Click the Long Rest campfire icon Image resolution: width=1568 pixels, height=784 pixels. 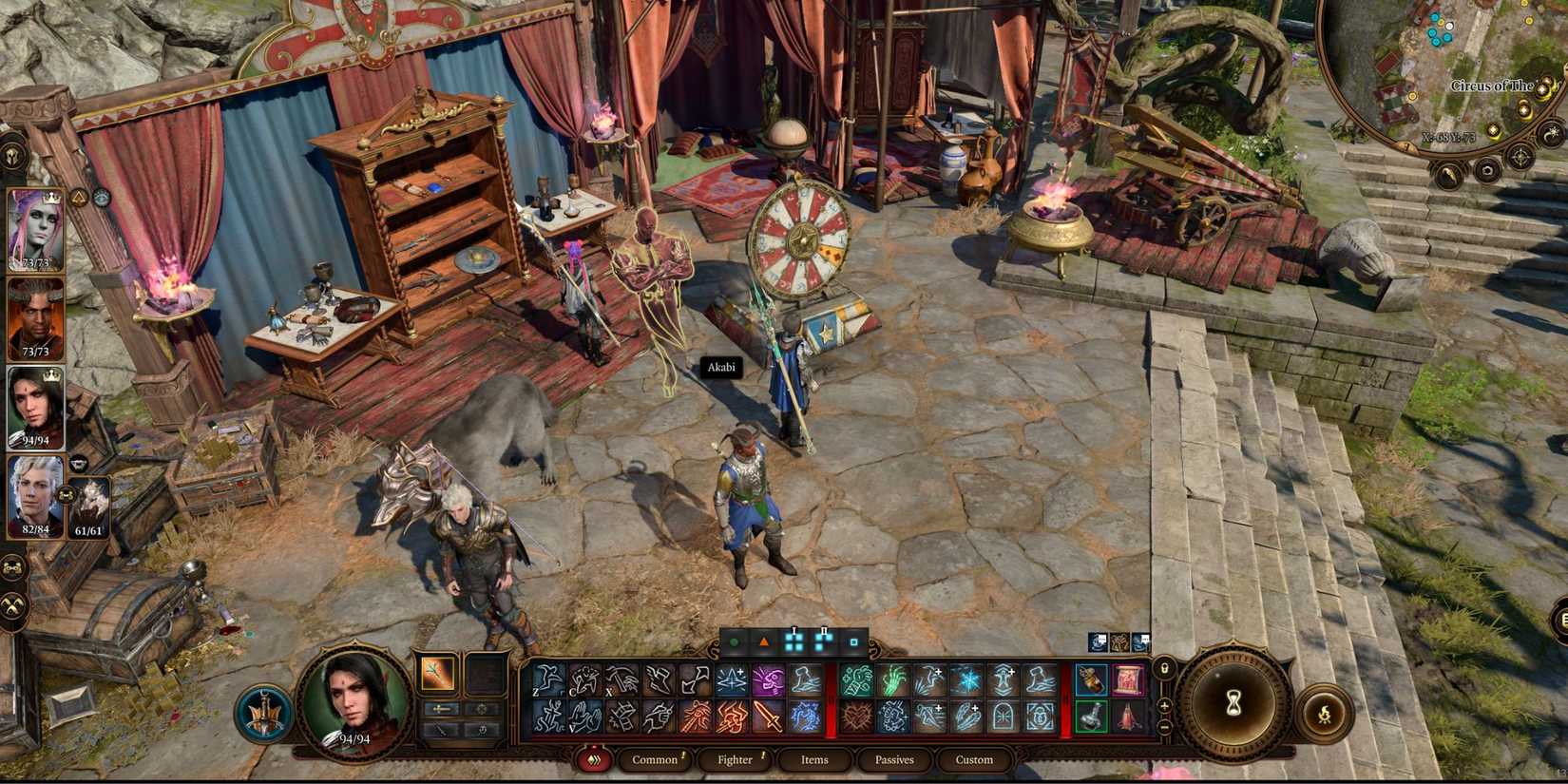point(1325,714)
